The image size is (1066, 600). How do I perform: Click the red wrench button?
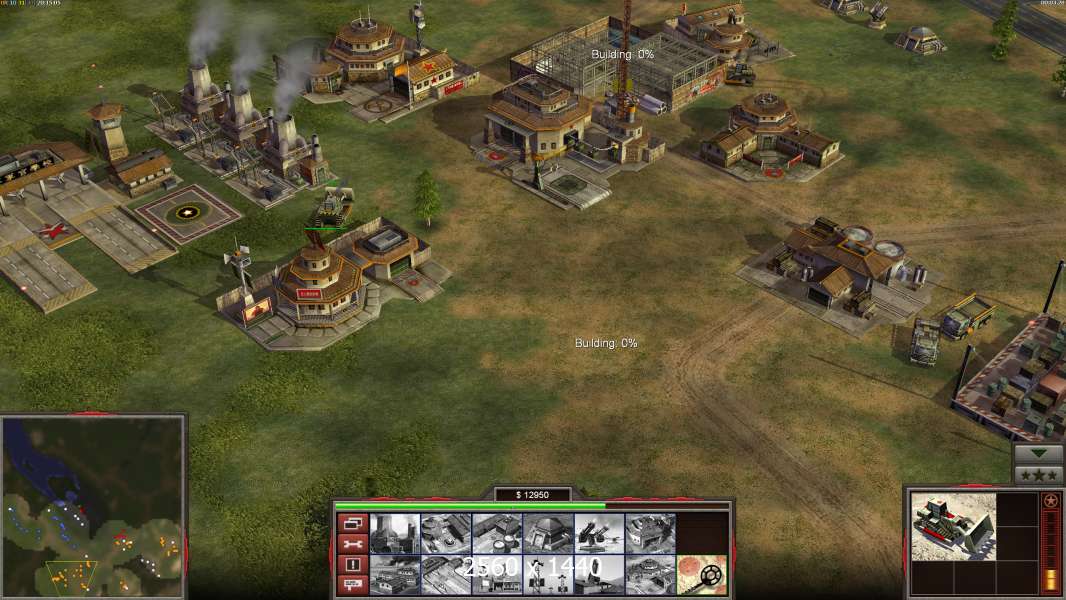click(352, 544)
